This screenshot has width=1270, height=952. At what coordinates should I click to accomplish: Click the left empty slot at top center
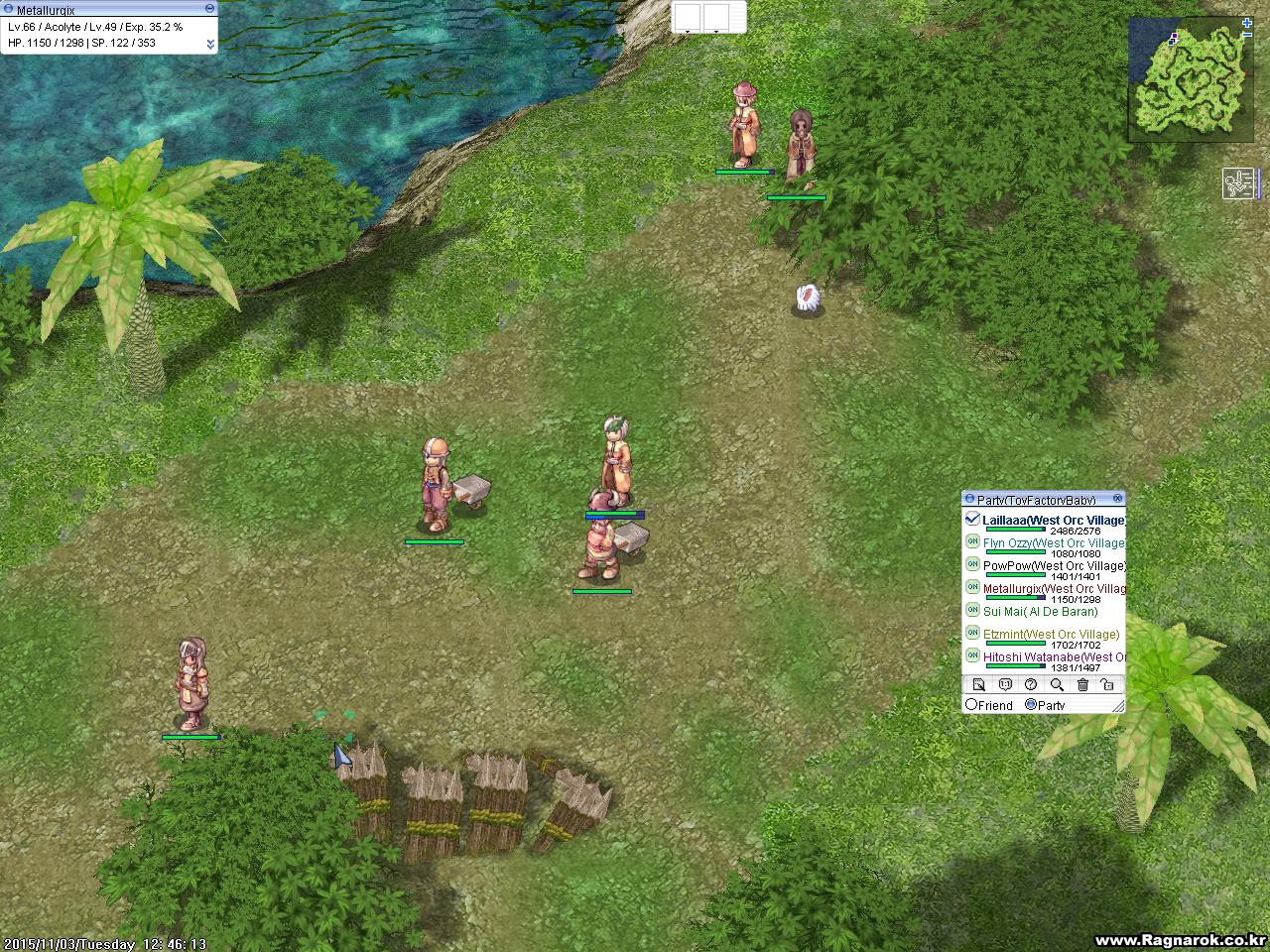(687, 16)
